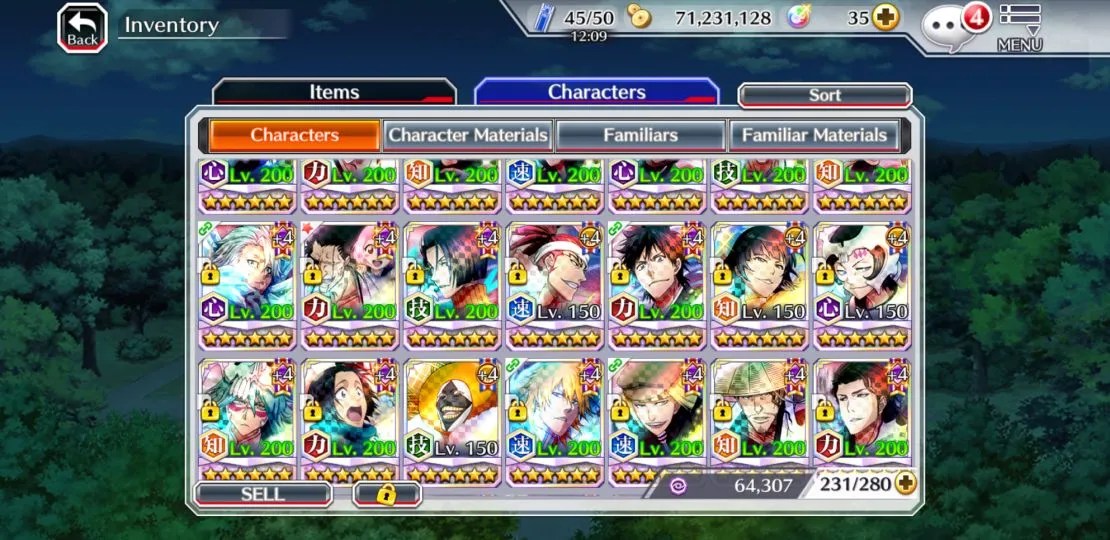The width and height of the screenshot is (1110, 540).
Task: Open the Familiar Materials sub-tab
Action: coord(814,135)
